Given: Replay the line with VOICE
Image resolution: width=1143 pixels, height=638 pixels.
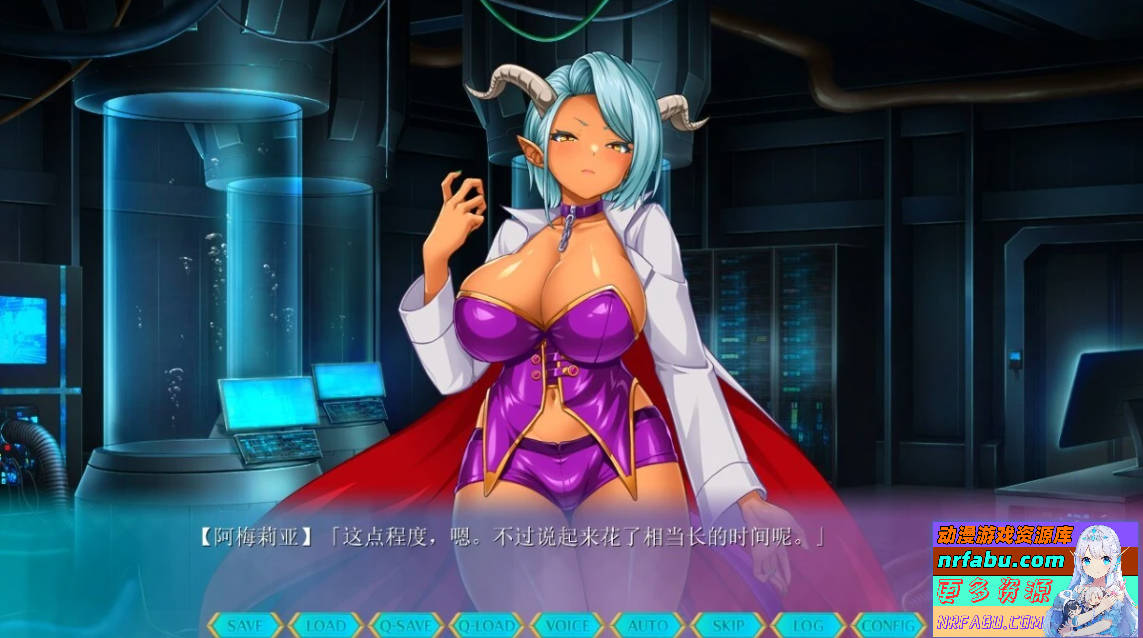Looking at the screenshot, I should (x=567, y=626).
